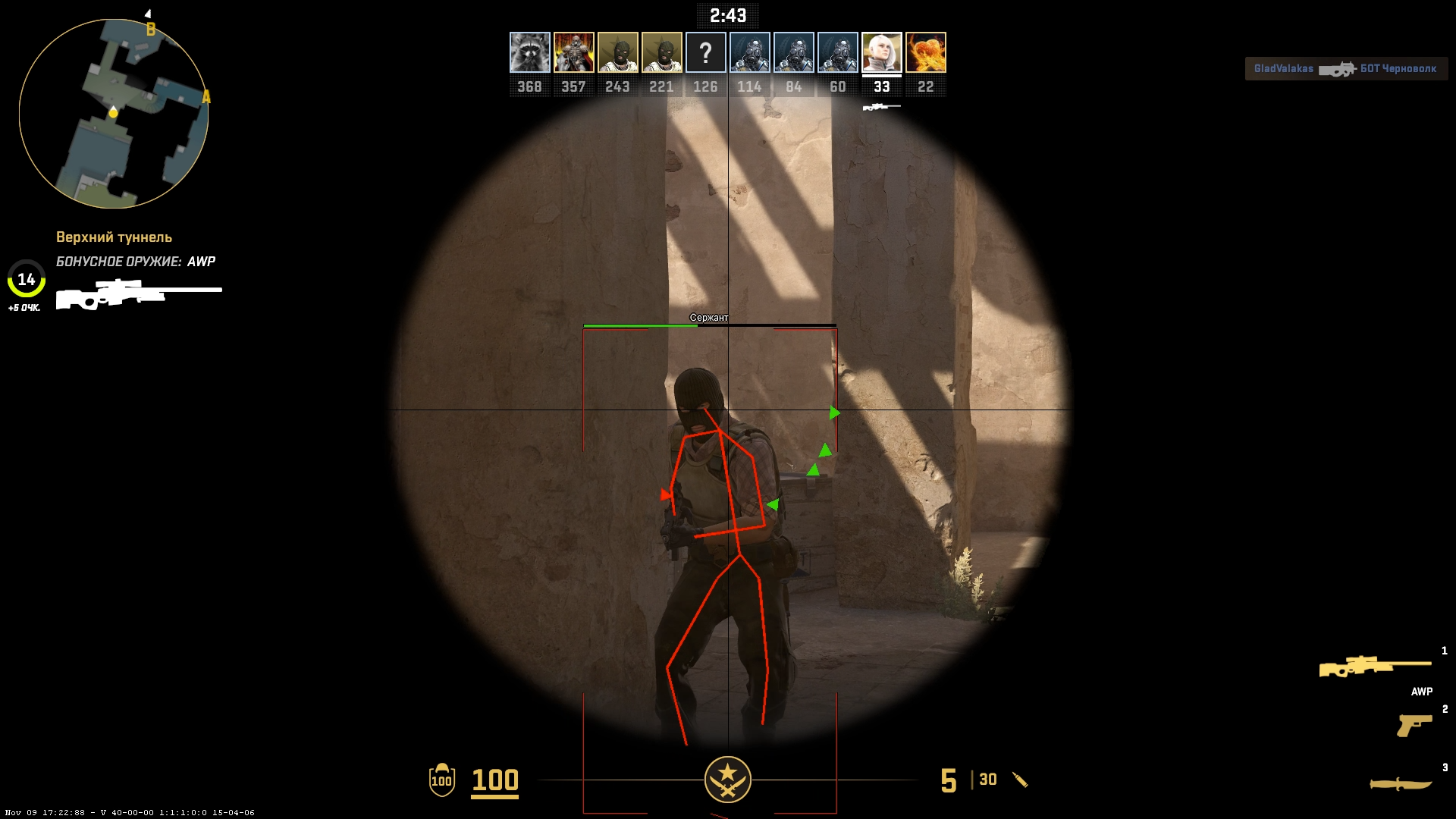Pick the white-haired woman player avatar

tap(881, 52)
